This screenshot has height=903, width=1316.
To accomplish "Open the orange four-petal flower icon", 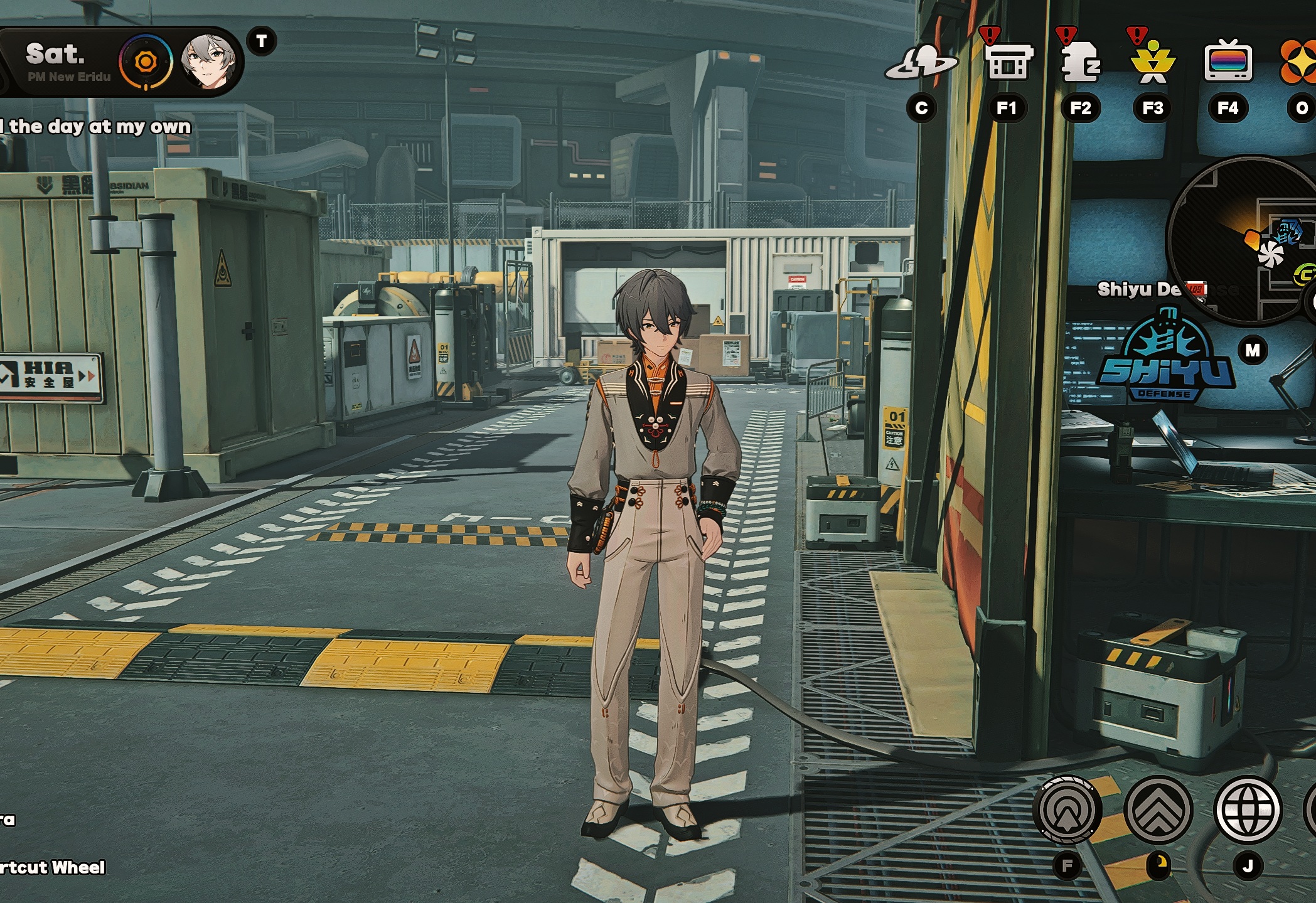I will (1300, 61).
